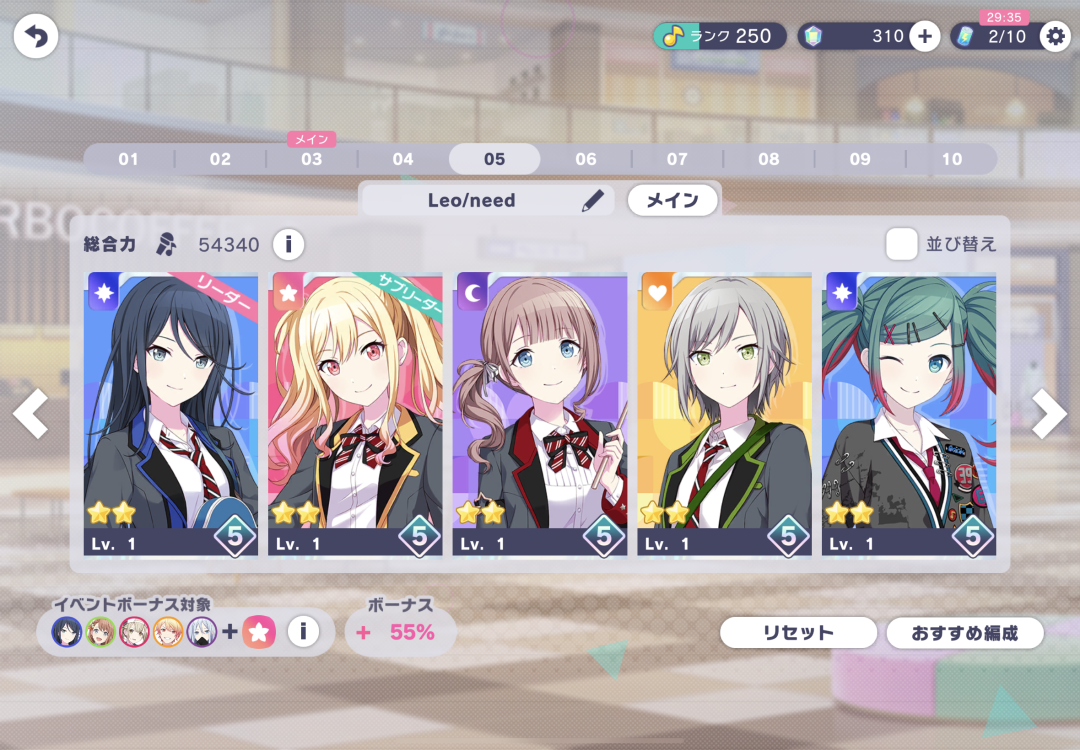Select deck tab 03 marked メイン
This screenshot has width=1080, height=750.
pos(311,159)
